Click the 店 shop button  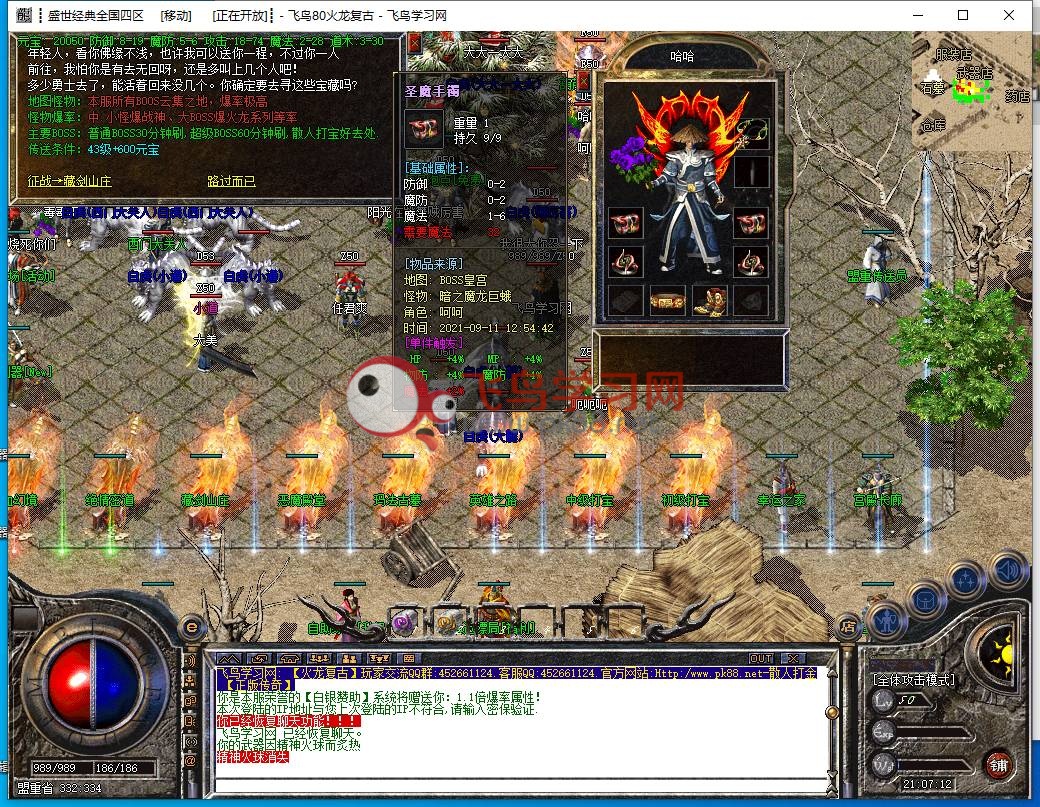click(x=849, y=627)
